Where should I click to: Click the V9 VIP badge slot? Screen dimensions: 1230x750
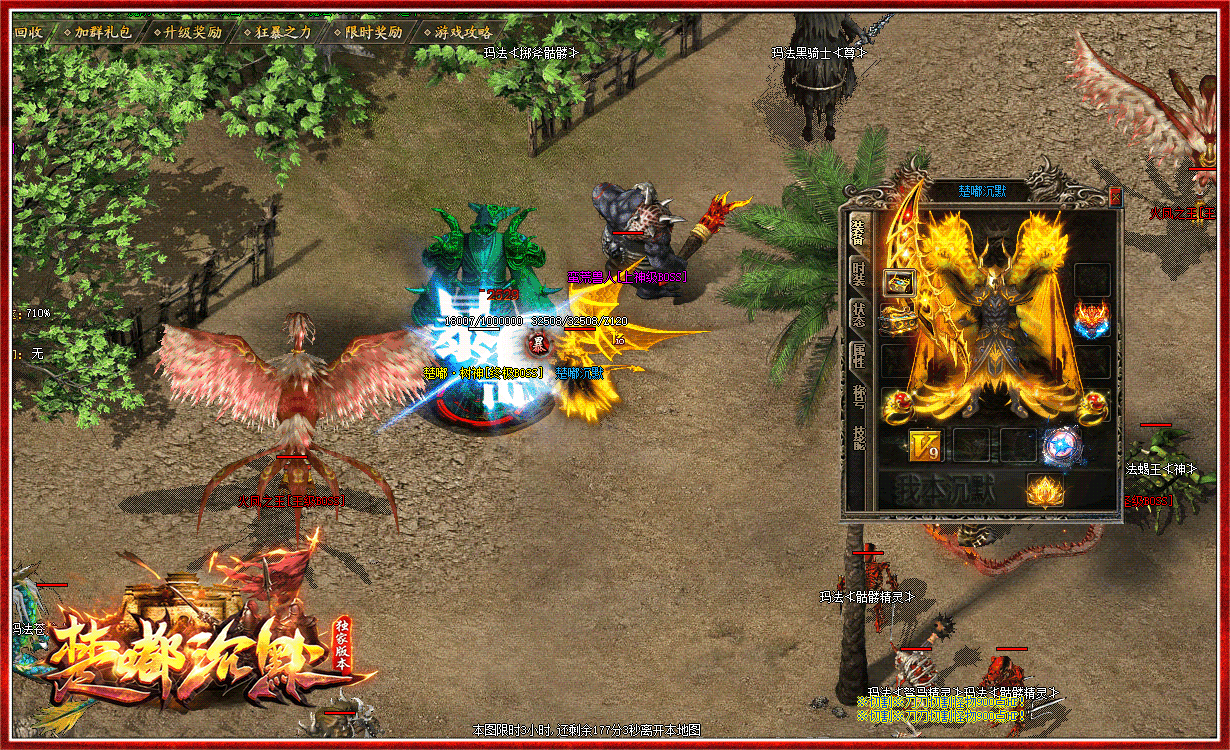pos(926,445)
